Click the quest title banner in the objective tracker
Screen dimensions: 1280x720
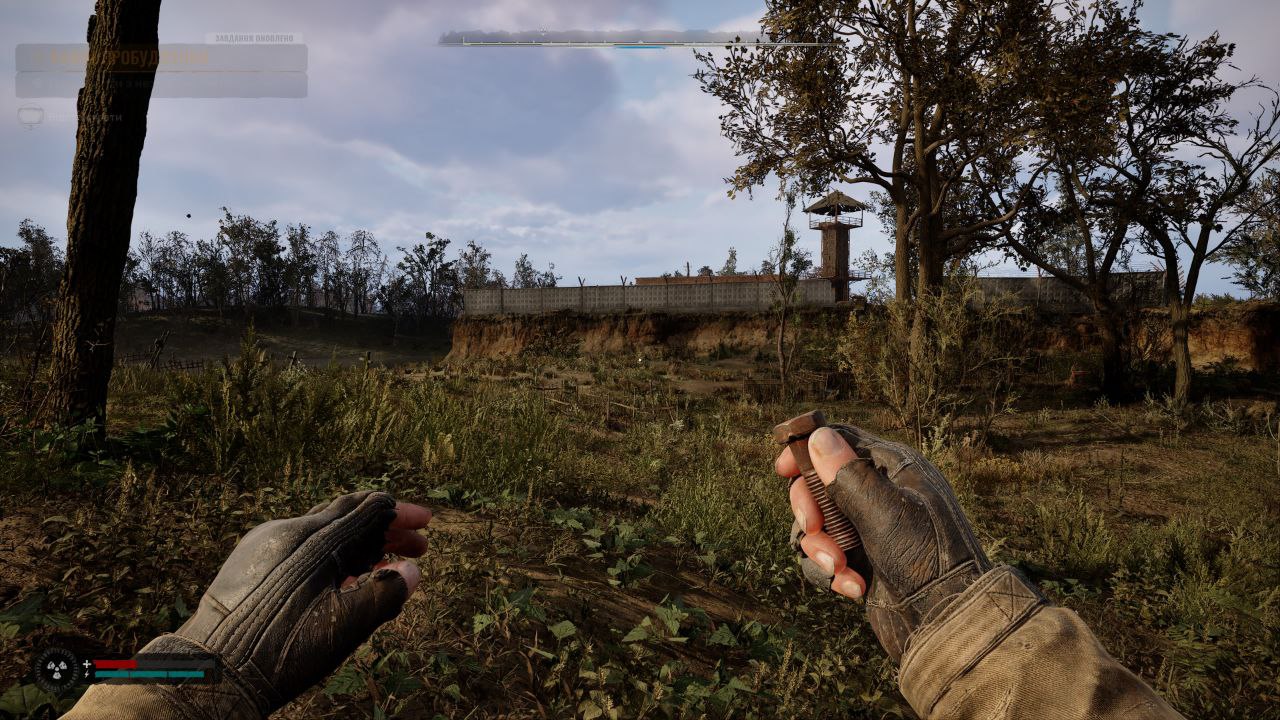click(x=161, y=58)
